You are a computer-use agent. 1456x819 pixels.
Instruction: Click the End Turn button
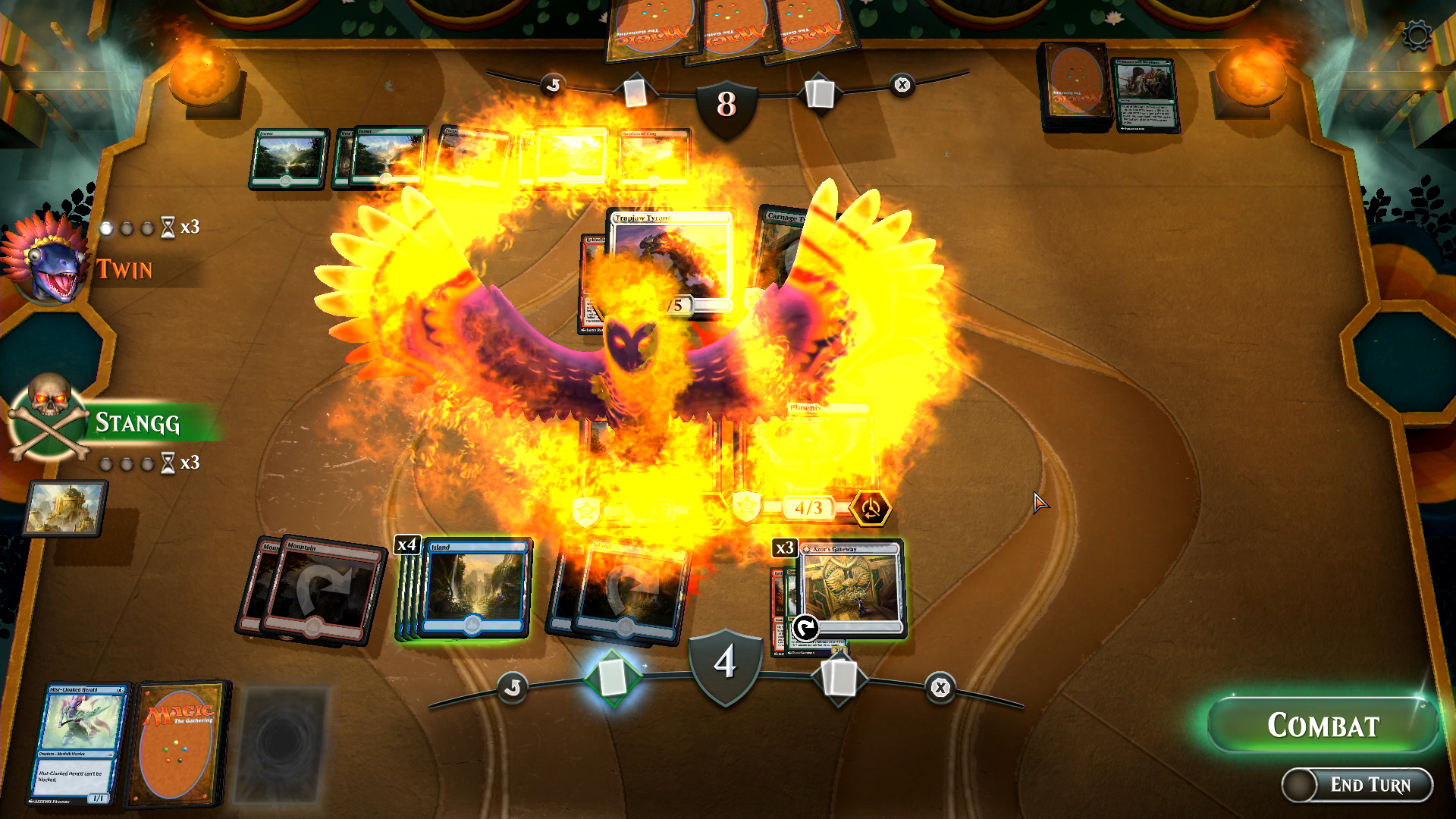[1357, 785]
